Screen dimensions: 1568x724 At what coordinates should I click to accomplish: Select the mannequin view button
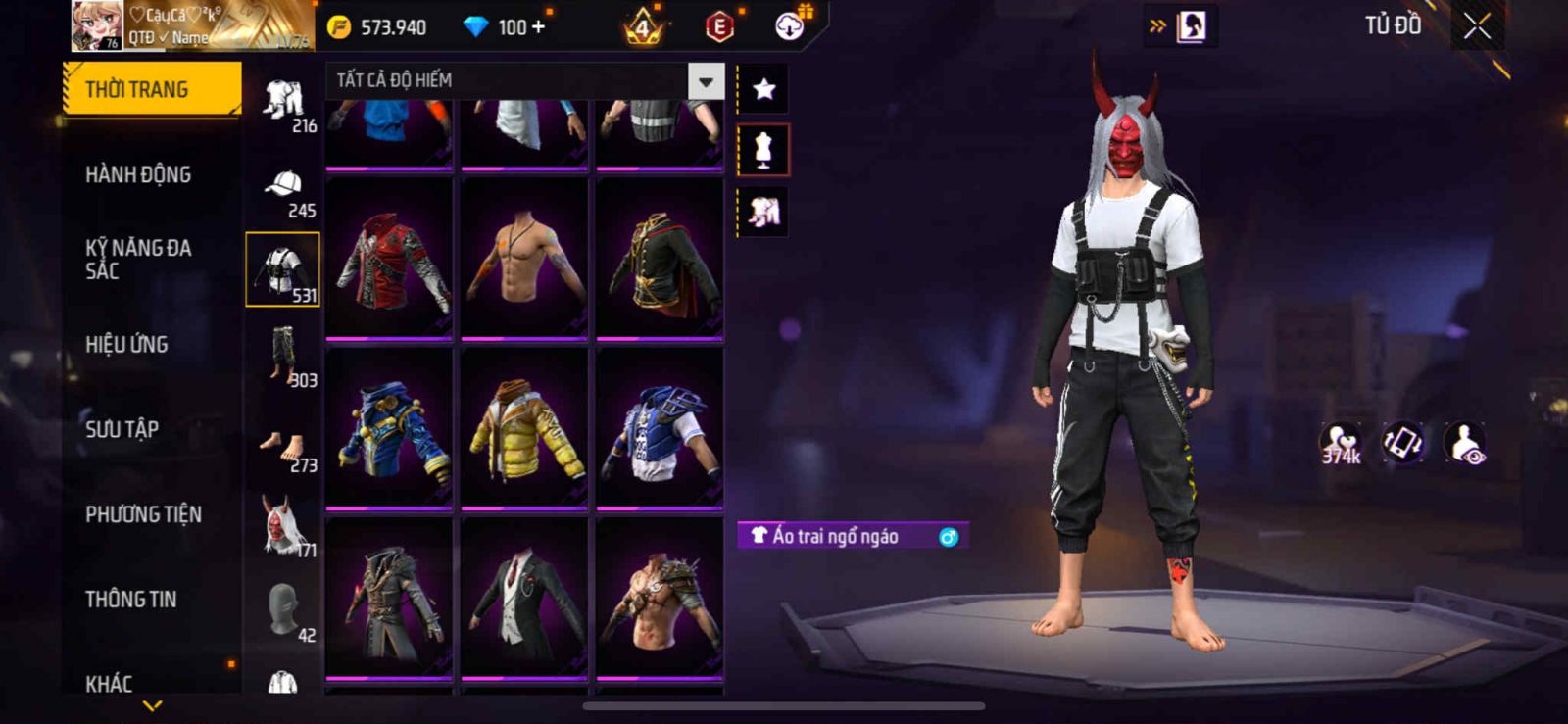(x=763, y=151)
